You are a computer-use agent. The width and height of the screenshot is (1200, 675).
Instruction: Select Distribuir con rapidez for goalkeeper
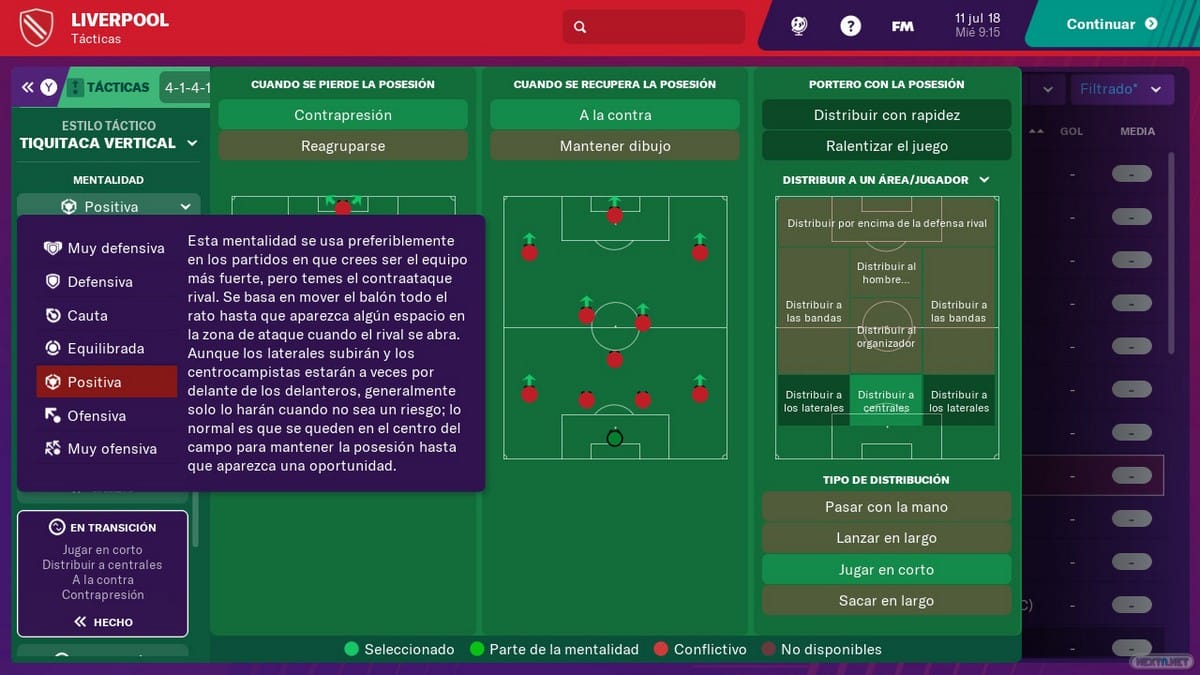pos(886,115)
